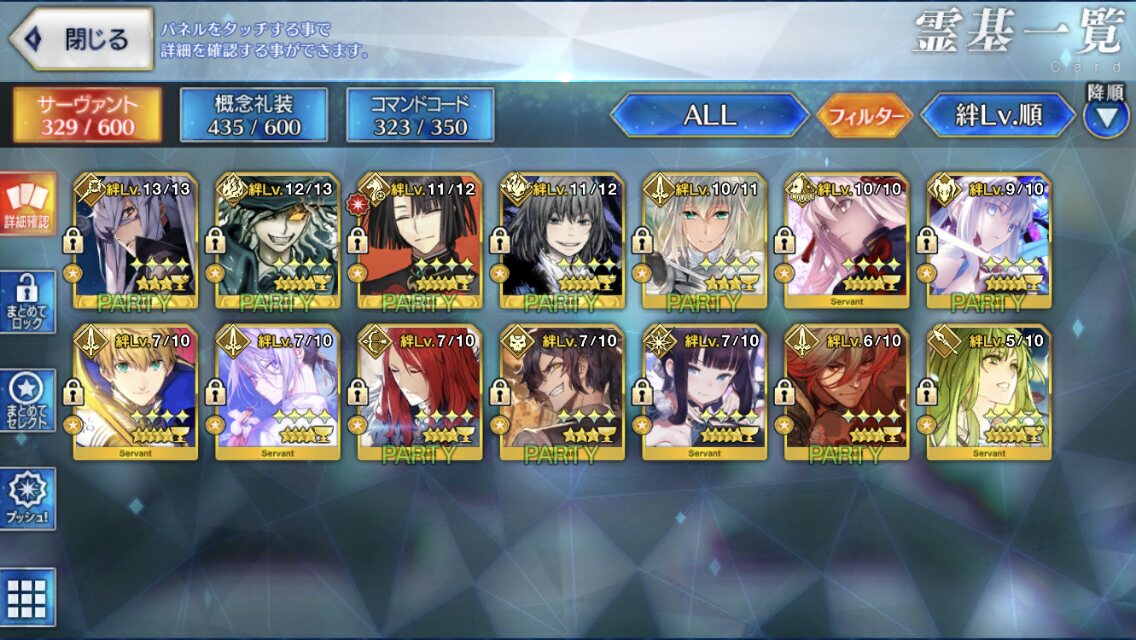Switch to the サーヴァント tab
1136x640 pixels.
click(87, 115)
